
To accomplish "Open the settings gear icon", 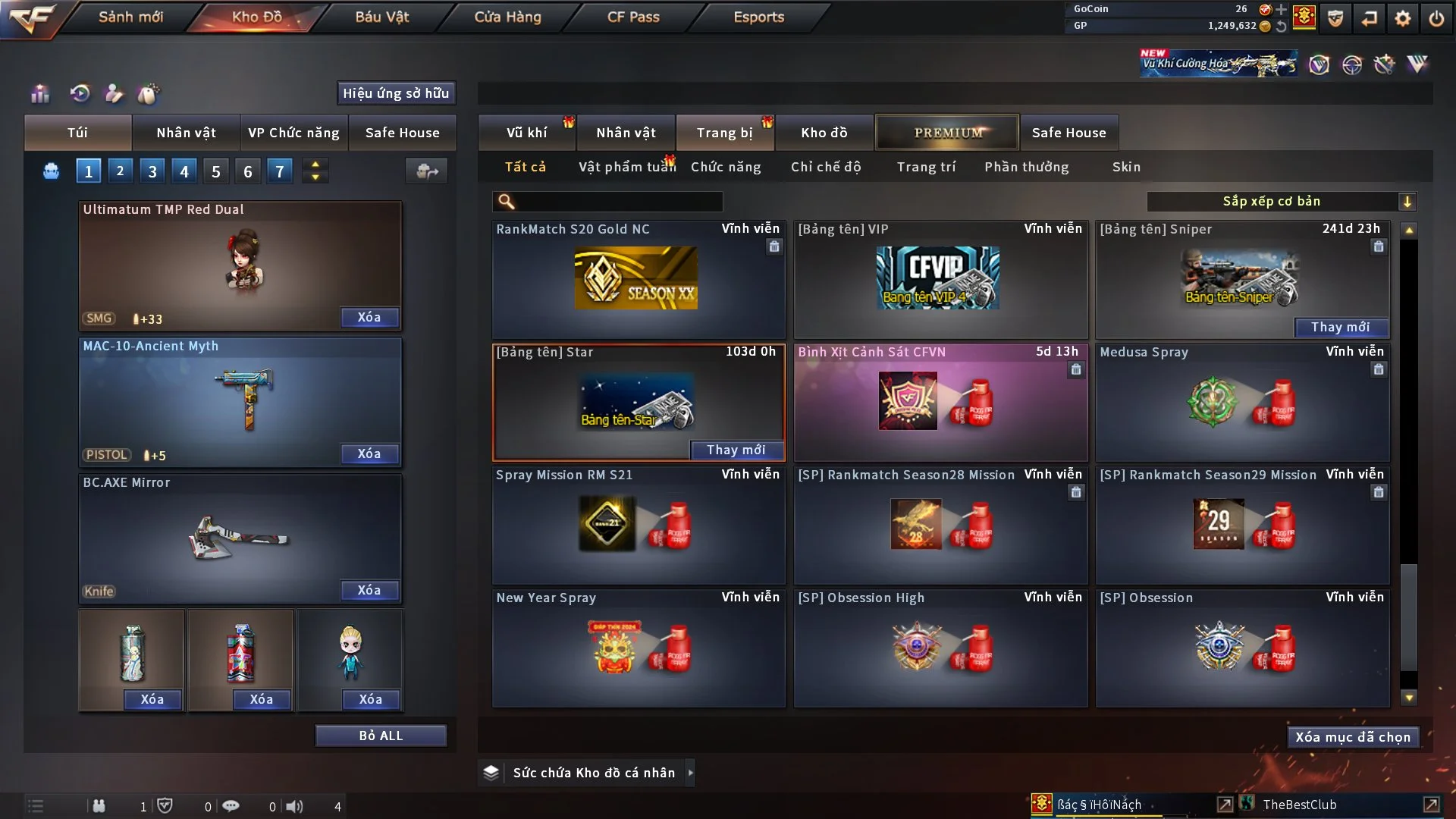I will pos(1403,18).
